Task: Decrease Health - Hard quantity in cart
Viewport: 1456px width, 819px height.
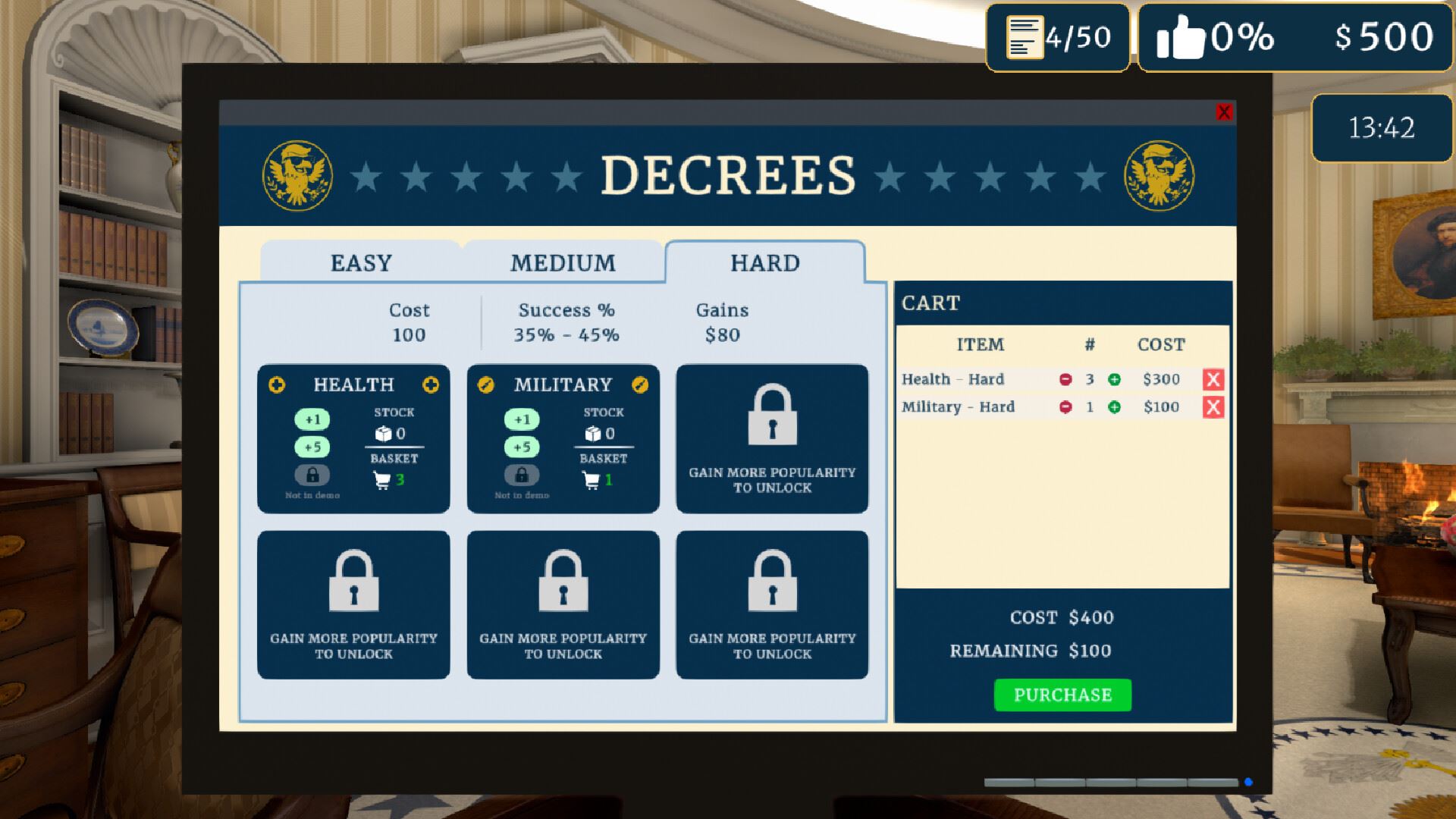Action: (x=1065, y=379)
